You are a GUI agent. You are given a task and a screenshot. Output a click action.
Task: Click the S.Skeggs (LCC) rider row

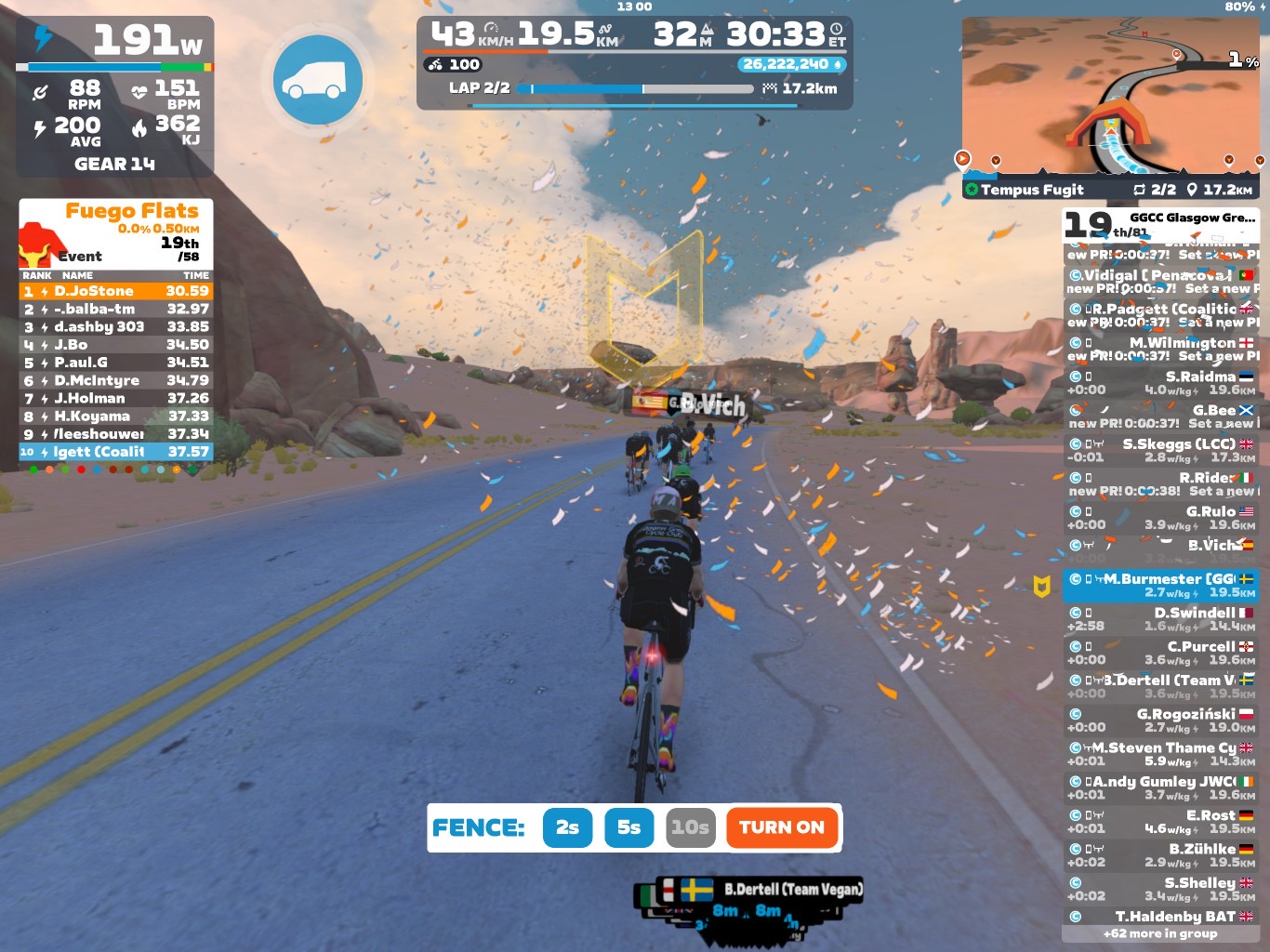[x=1160, y=451]
